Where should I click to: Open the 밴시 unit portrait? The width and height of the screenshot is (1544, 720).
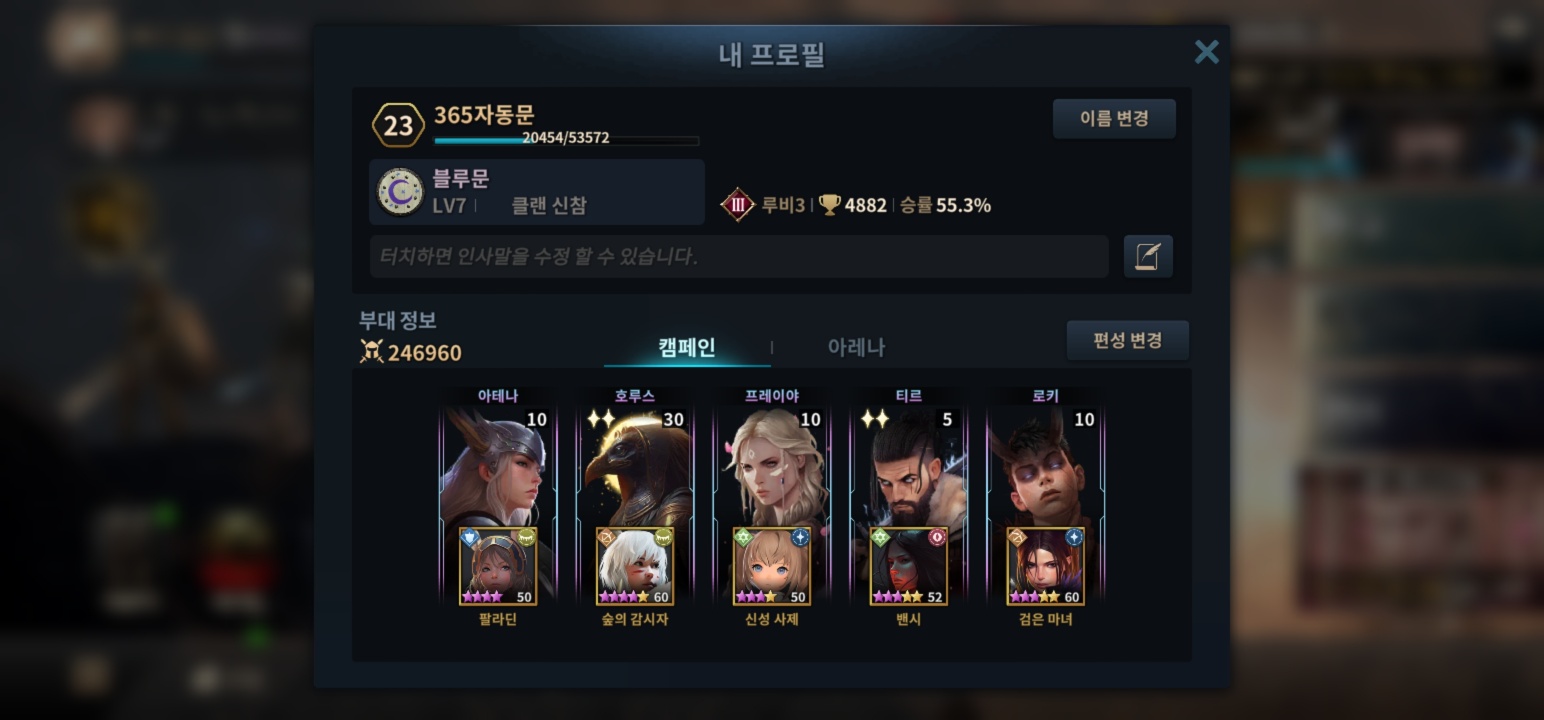pos(908,567)
